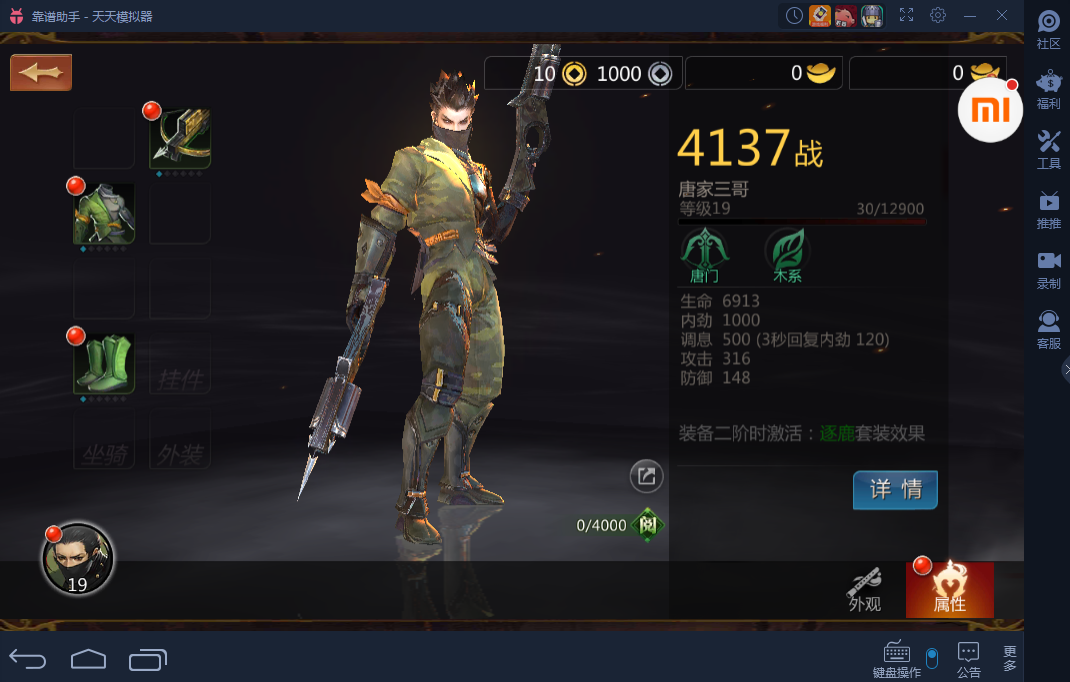
Task: Switch to the 属性 attributes tab
Action: coord(949,590)
